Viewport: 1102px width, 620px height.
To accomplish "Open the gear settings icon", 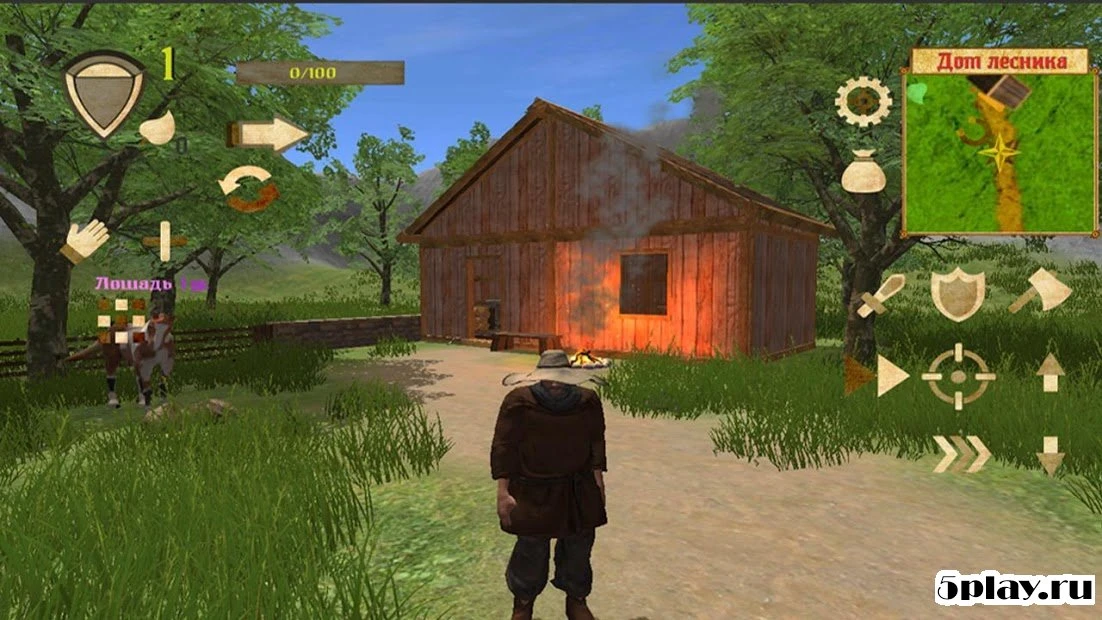I will point(863,101).
